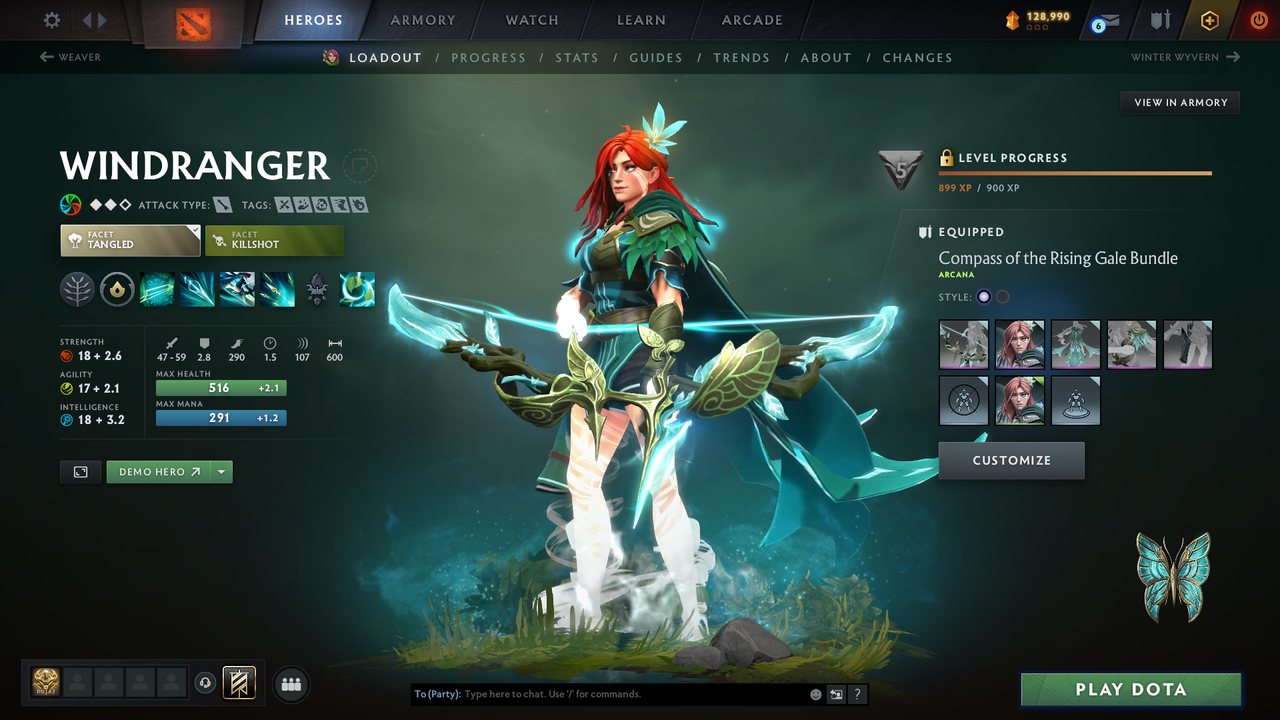Select the Killshot facet

pos(274,240)
